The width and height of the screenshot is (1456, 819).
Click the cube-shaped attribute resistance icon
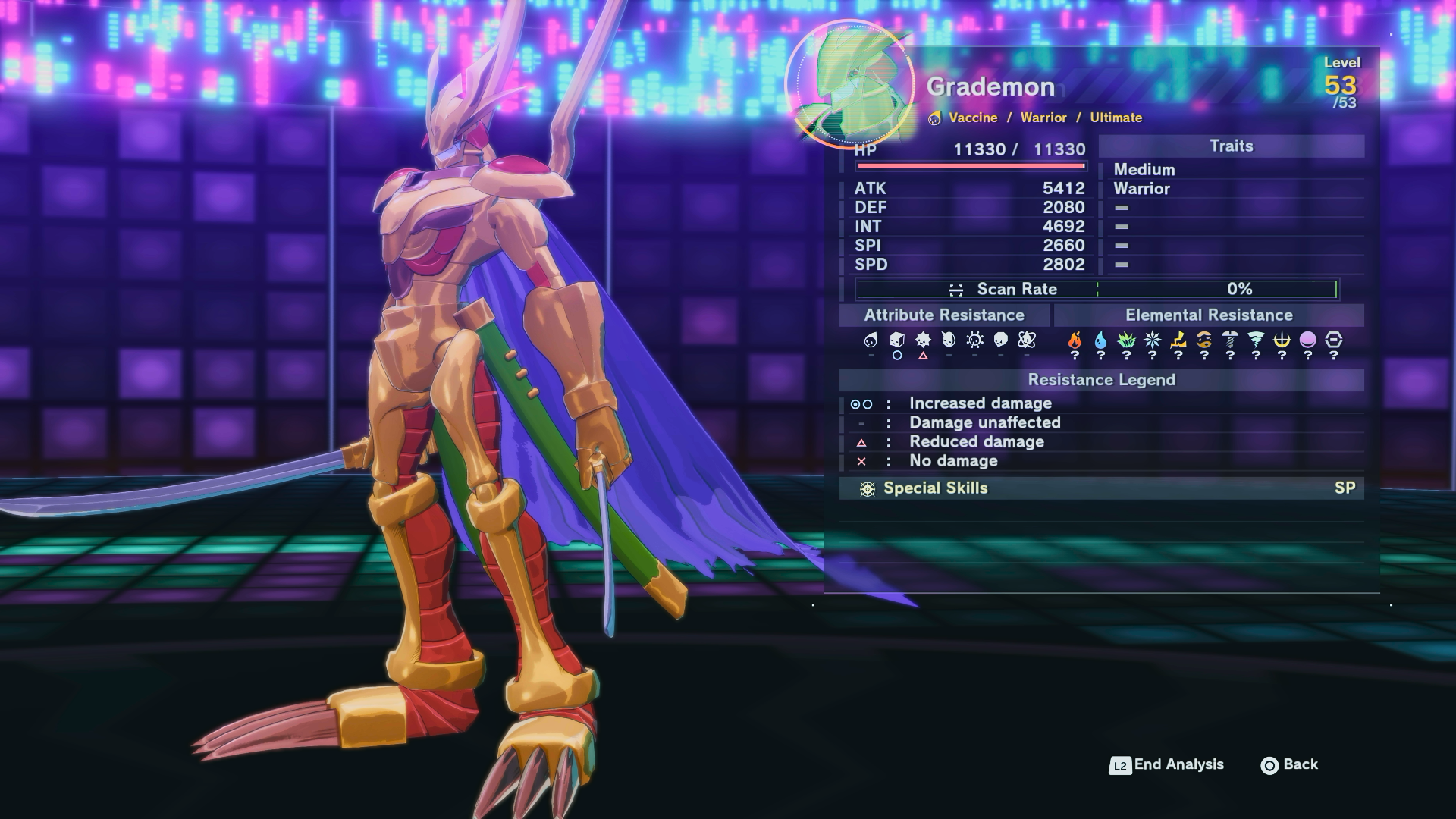897,340
